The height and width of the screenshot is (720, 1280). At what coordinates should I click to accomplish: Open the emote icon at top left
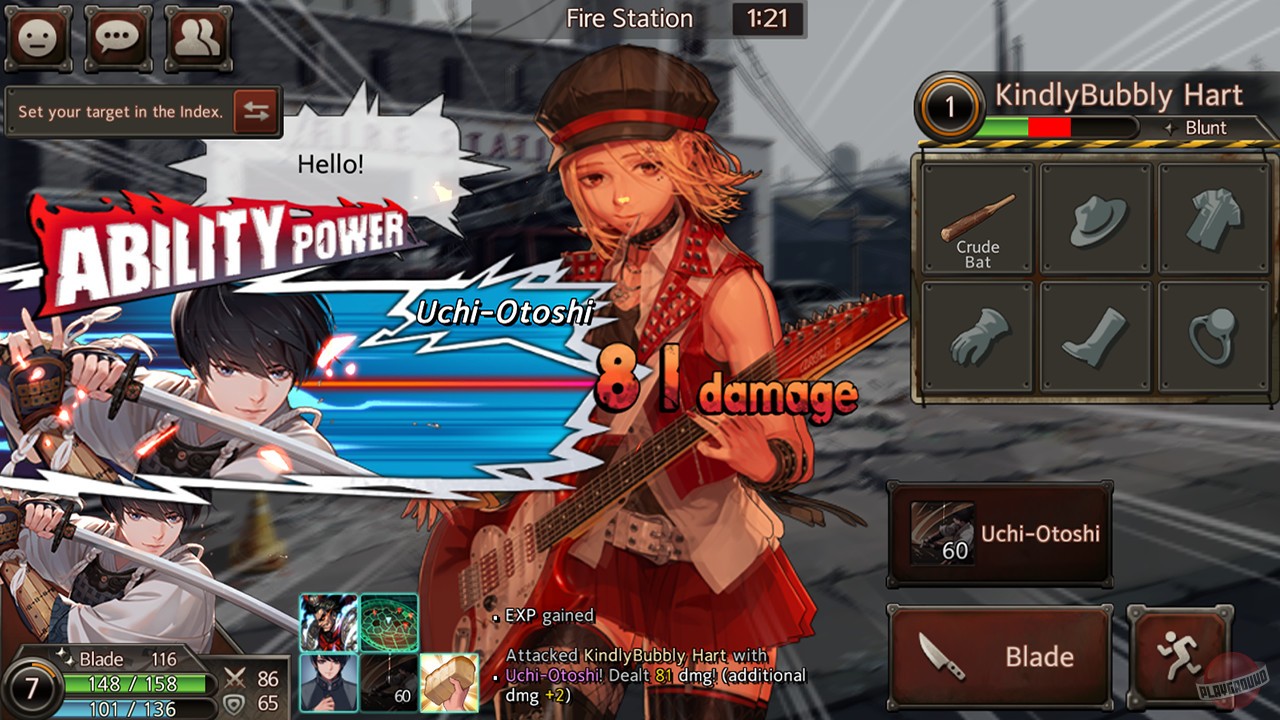(38, 40)
